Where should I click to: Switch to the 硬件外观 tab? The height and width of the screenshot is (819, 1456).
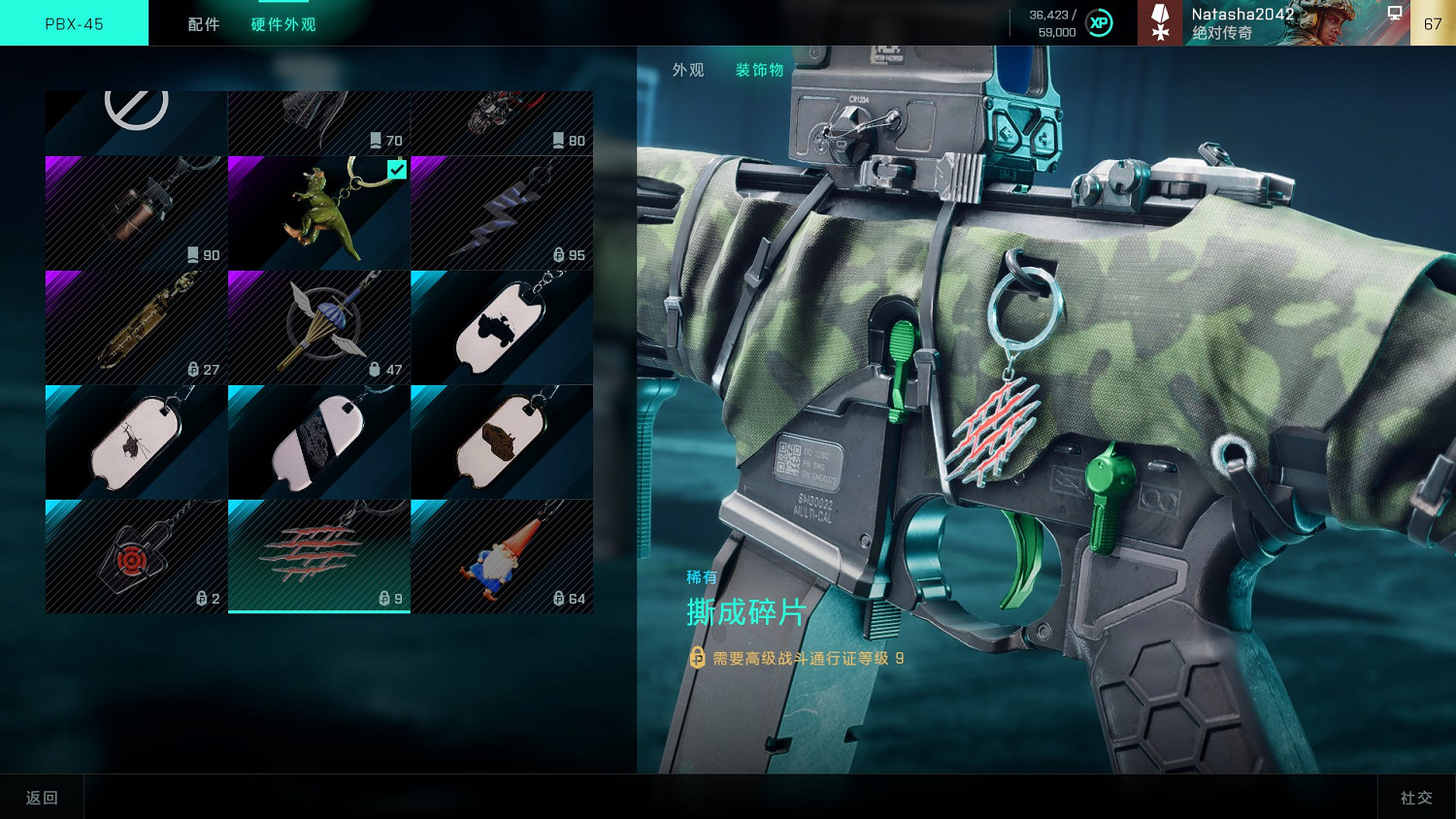283,24
